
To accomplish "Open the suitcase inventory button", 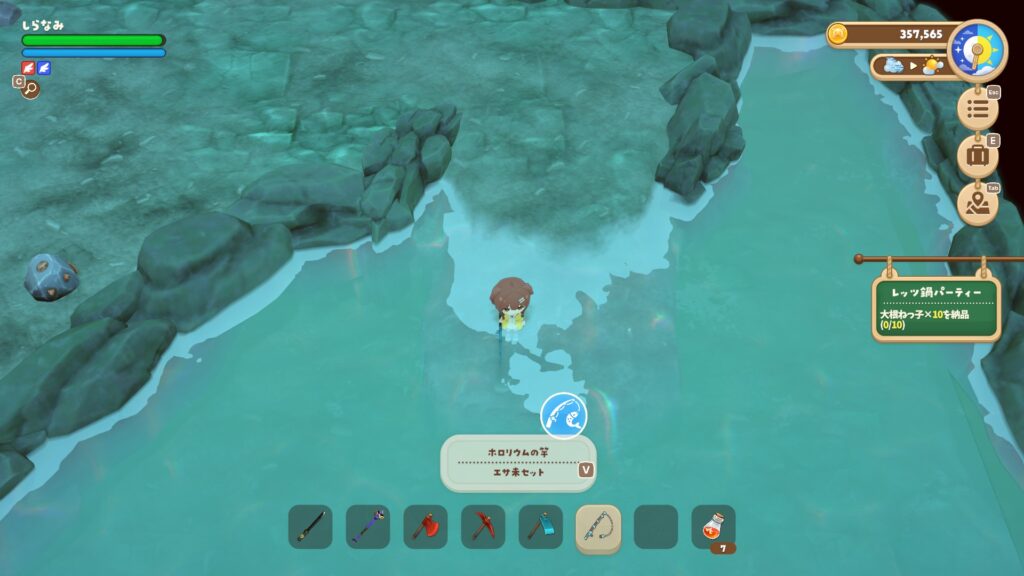I will (x=977, y=156).
